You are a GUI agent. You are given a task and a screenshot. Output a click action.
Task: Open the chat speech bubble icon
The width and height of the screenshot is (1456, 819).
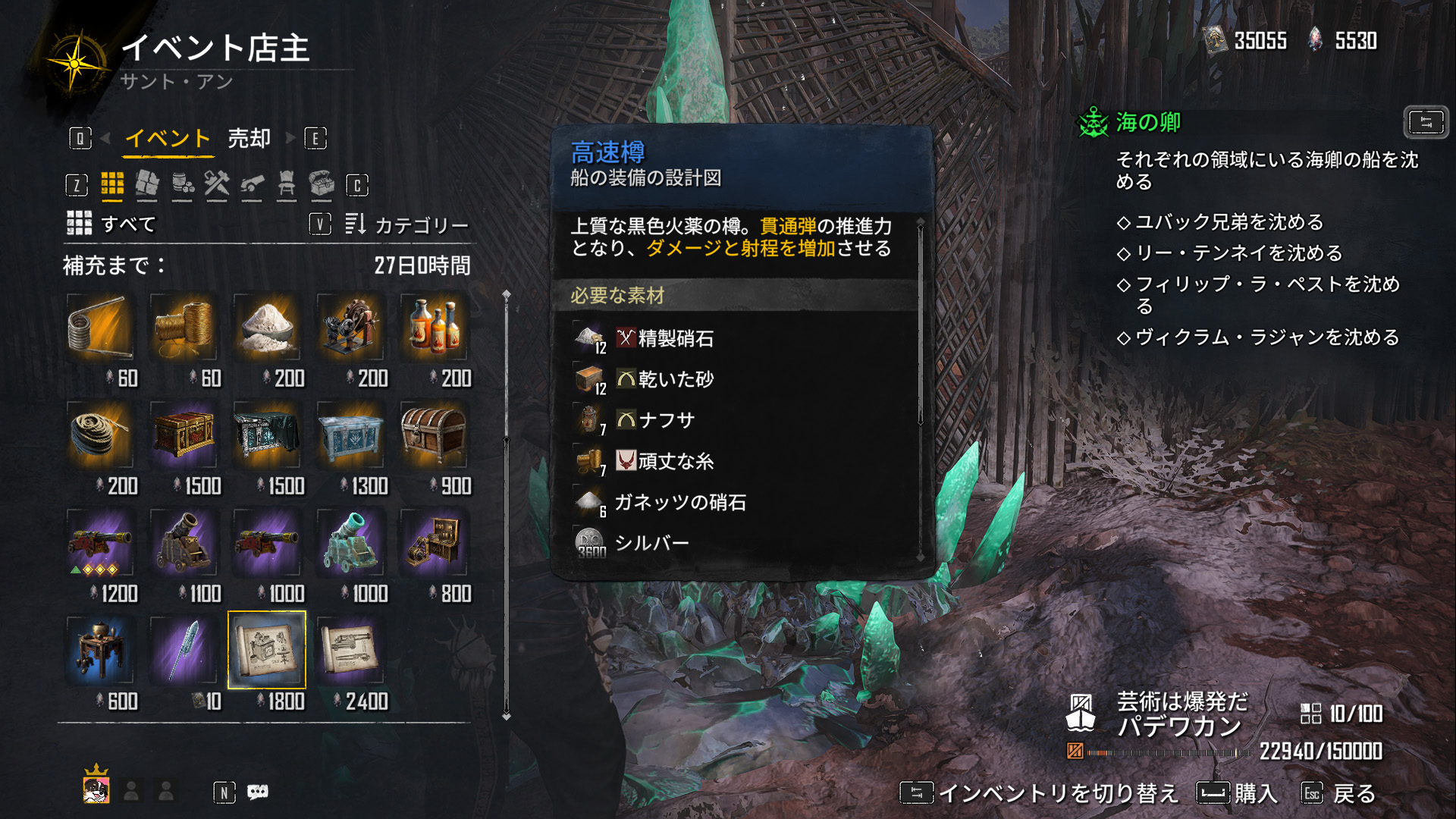pyautogui.click(x=258, y=792)
